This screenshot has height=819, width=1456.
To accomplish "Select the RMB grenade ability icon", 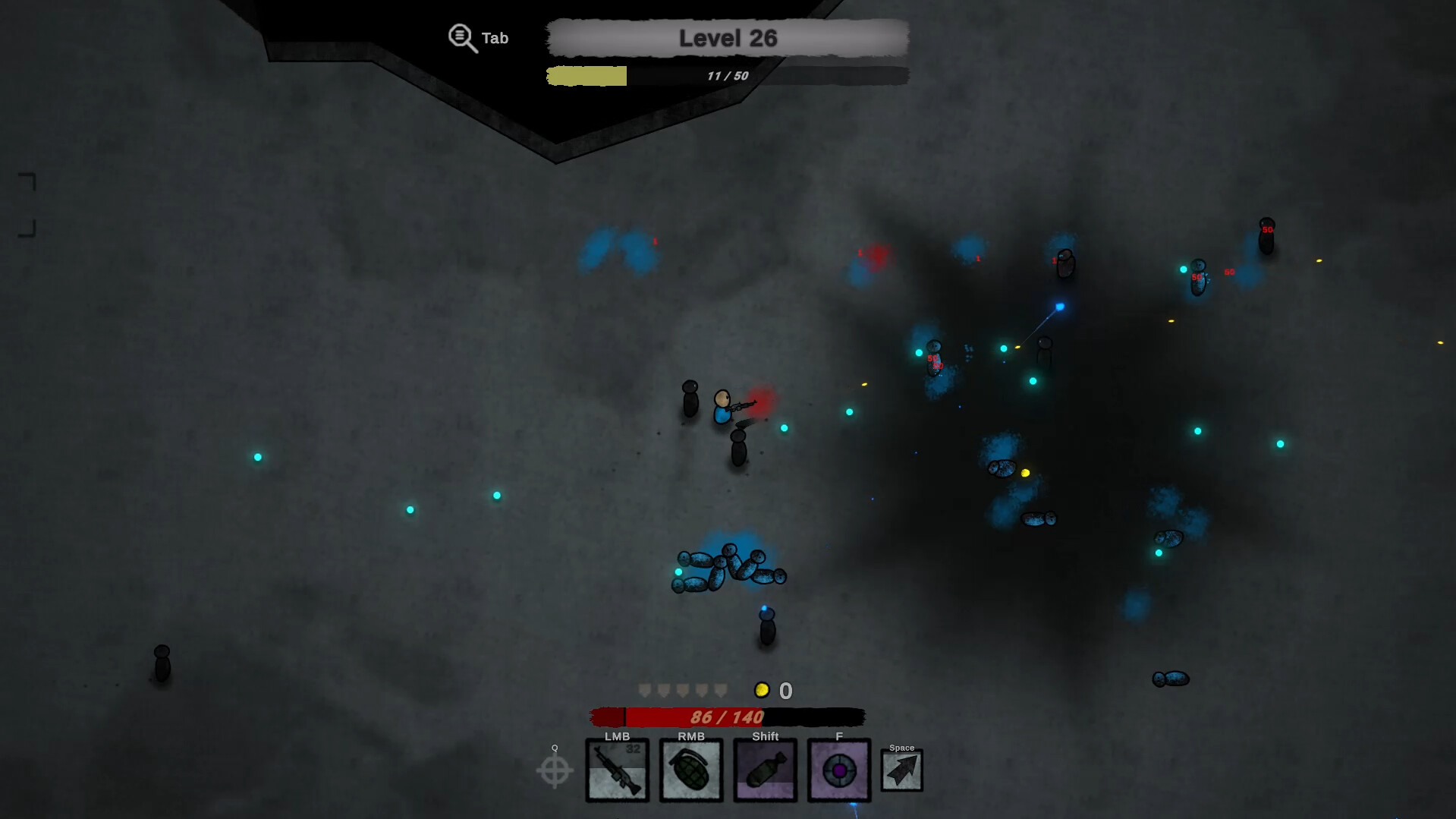I will click(x=691, y=770).
